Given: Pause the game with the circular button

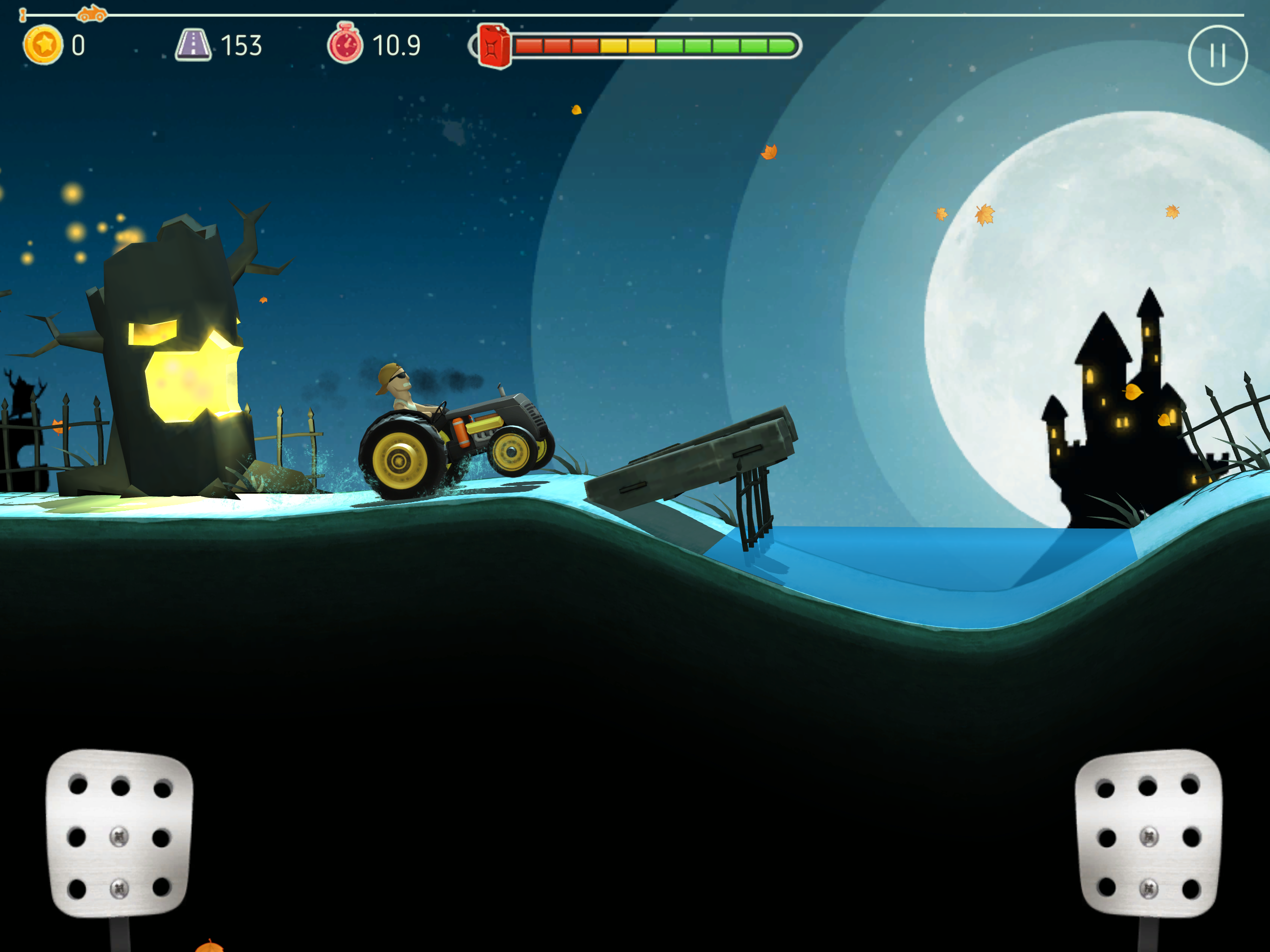Looking at the screenshot, I should [x=1217, y=56].
